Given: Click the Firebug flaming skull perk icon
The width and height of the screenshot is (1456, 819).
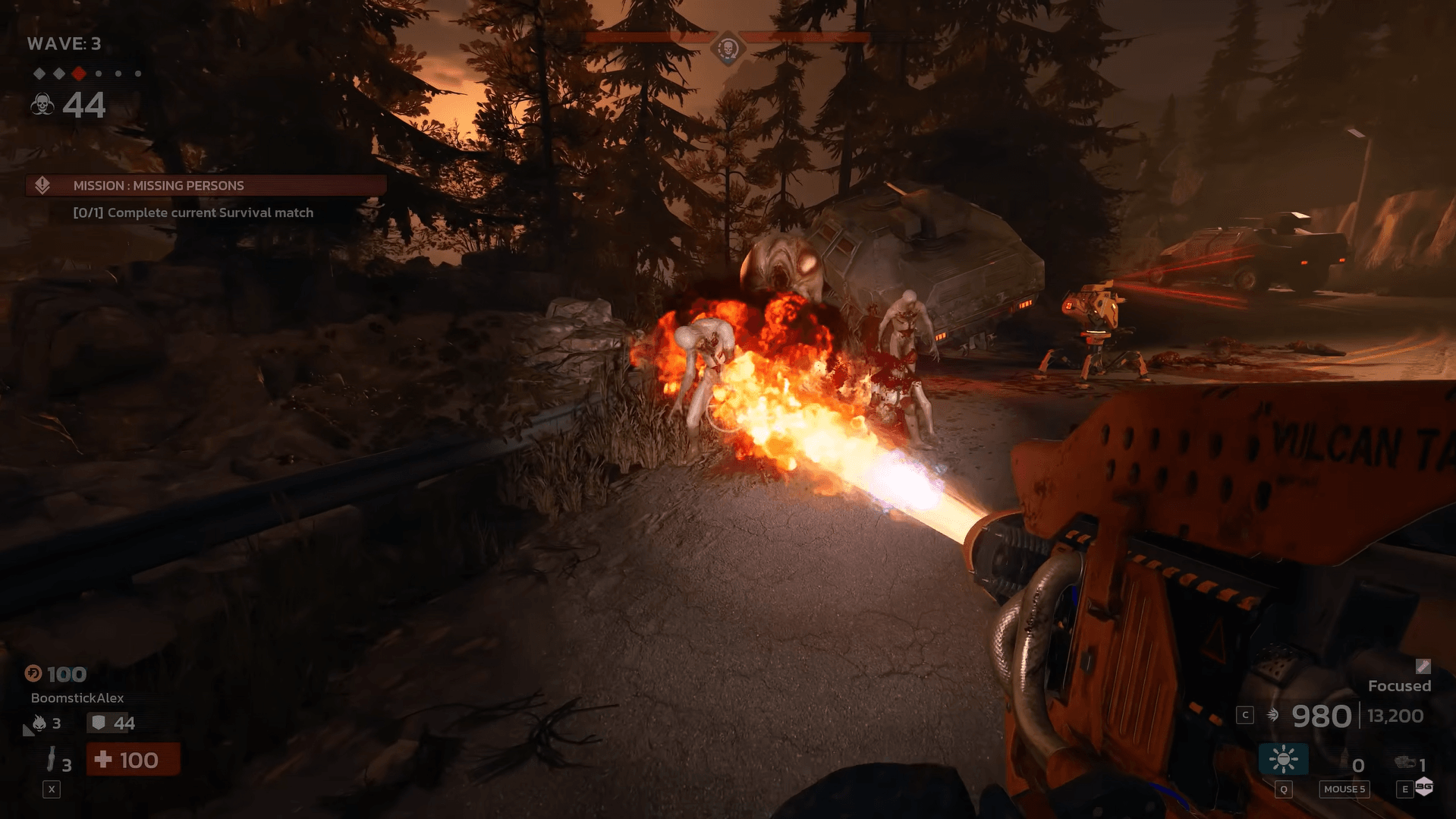Looking at the screenshot, I should 39,723.
